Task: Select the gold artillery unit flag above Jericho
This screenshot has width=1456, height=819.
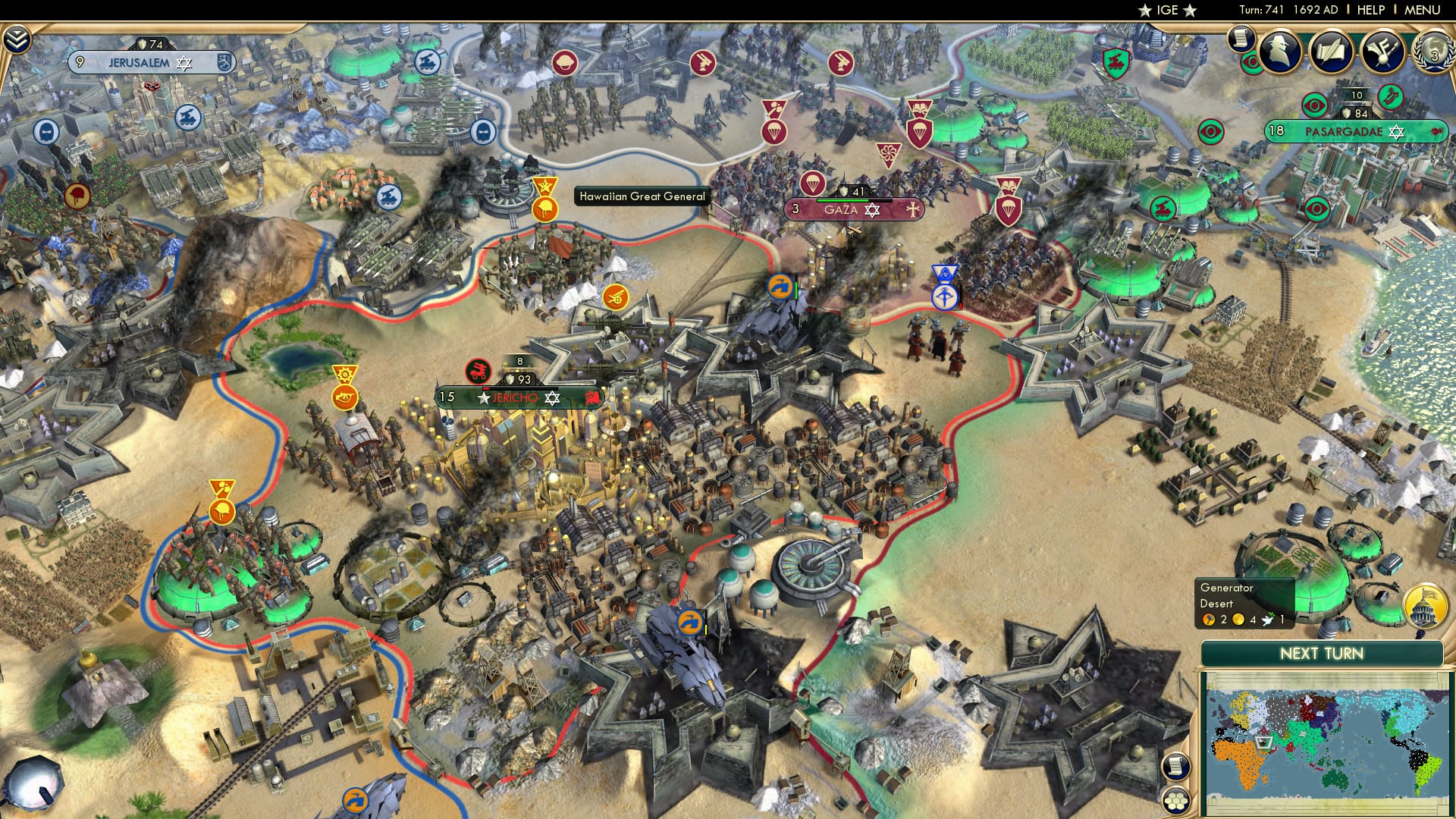Action: tap(617, 296)
